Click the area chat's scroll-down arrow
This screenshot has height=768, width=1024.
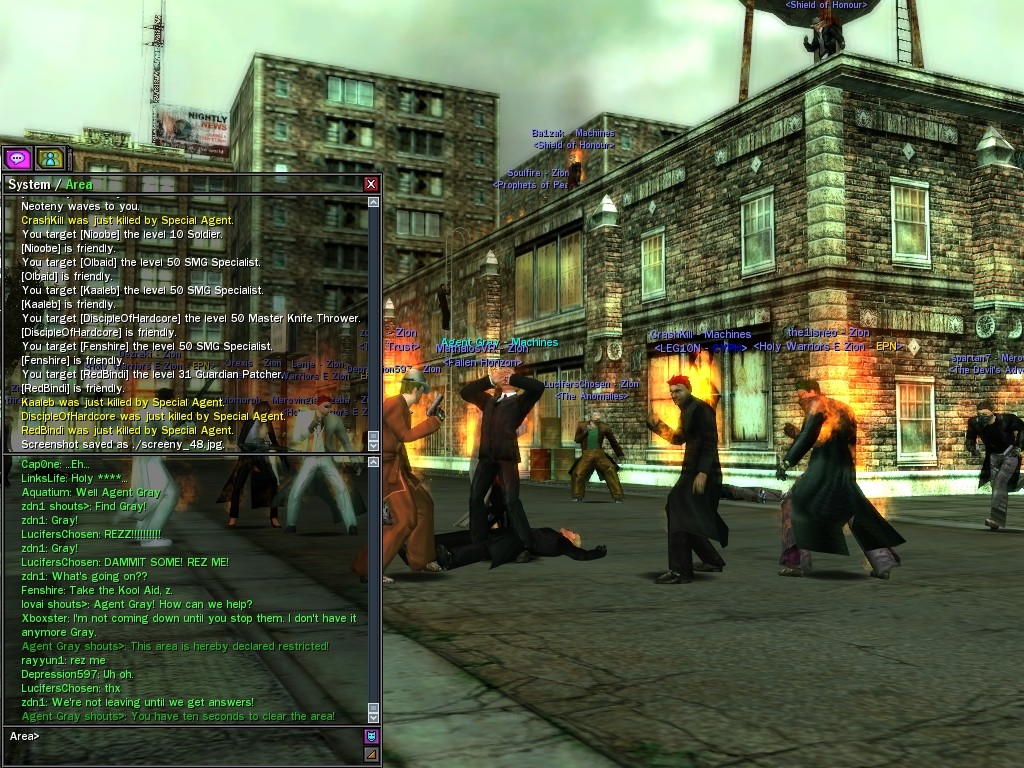coord(374,716)
